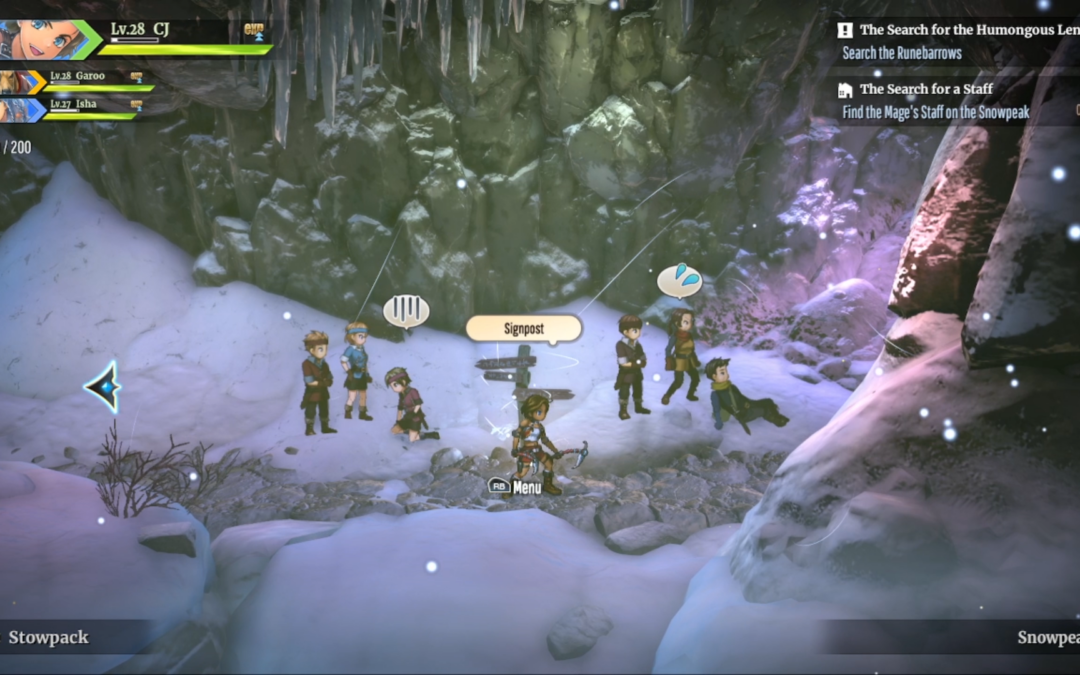
Task: Select the Snowpeak destination label
Action: pyautogui.click(x=1048, y=637)
